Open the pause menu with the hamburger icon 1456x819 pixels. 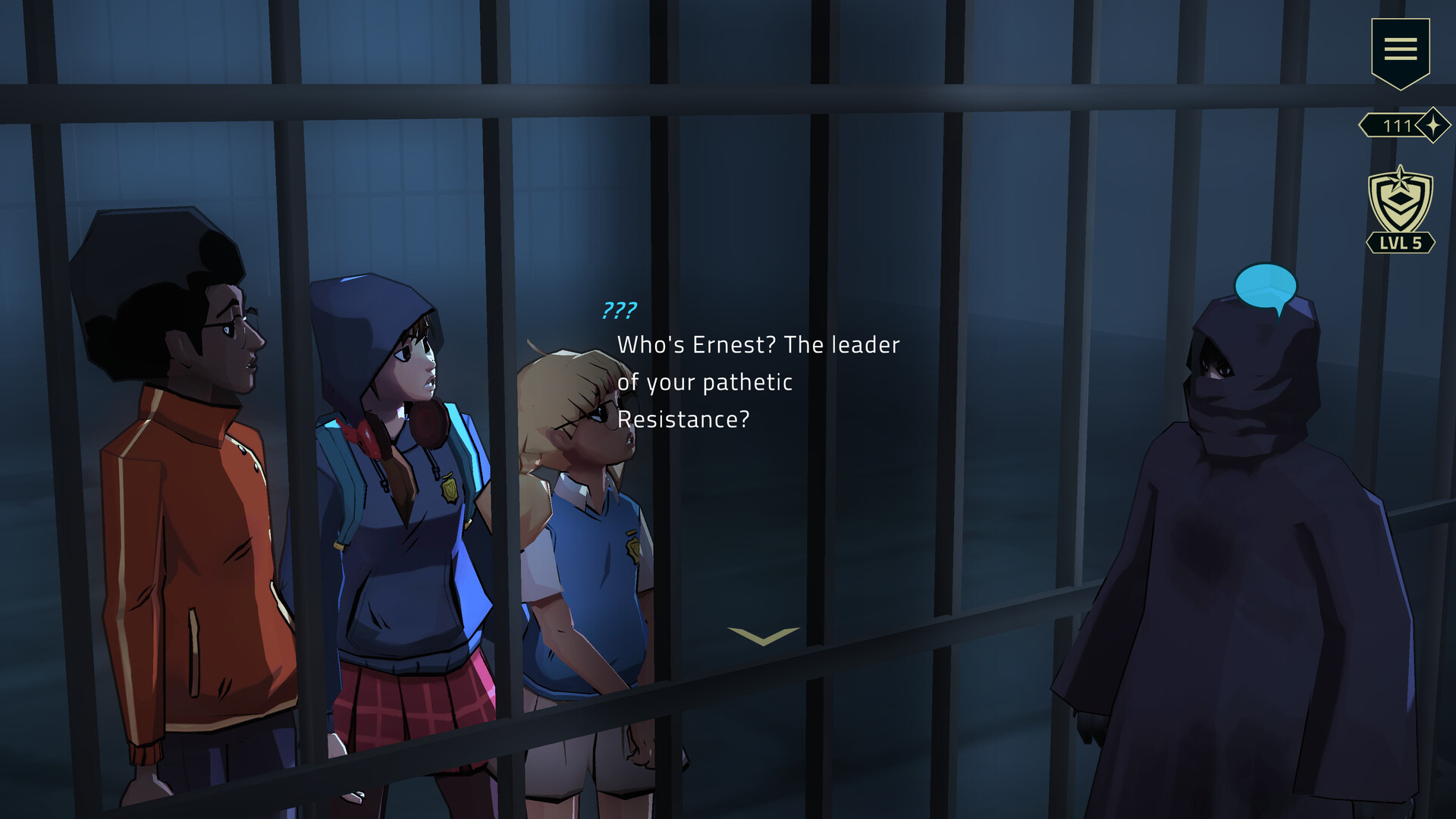point(1401,49)
